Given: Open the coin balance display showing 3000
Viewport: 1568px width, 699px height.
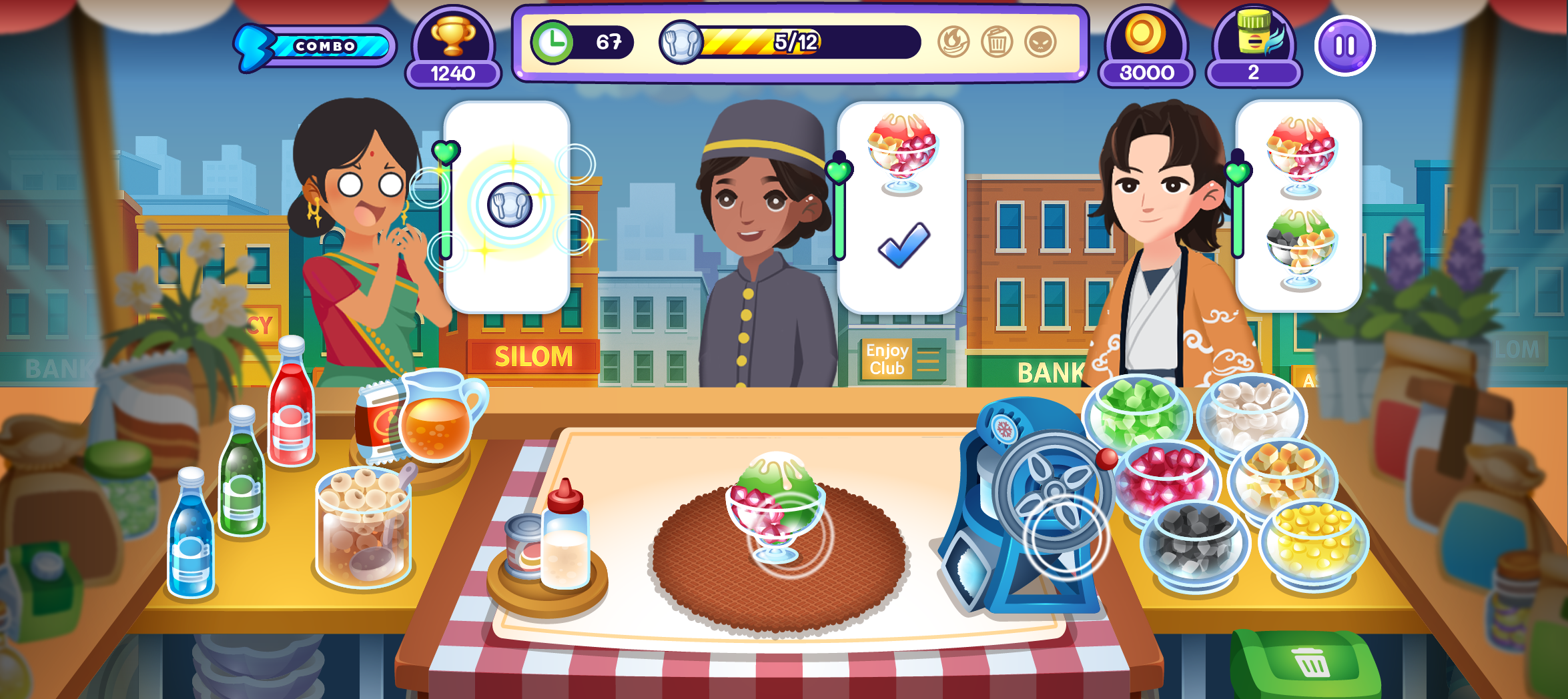Looking at the screenshot, I should pos(1146,47).
